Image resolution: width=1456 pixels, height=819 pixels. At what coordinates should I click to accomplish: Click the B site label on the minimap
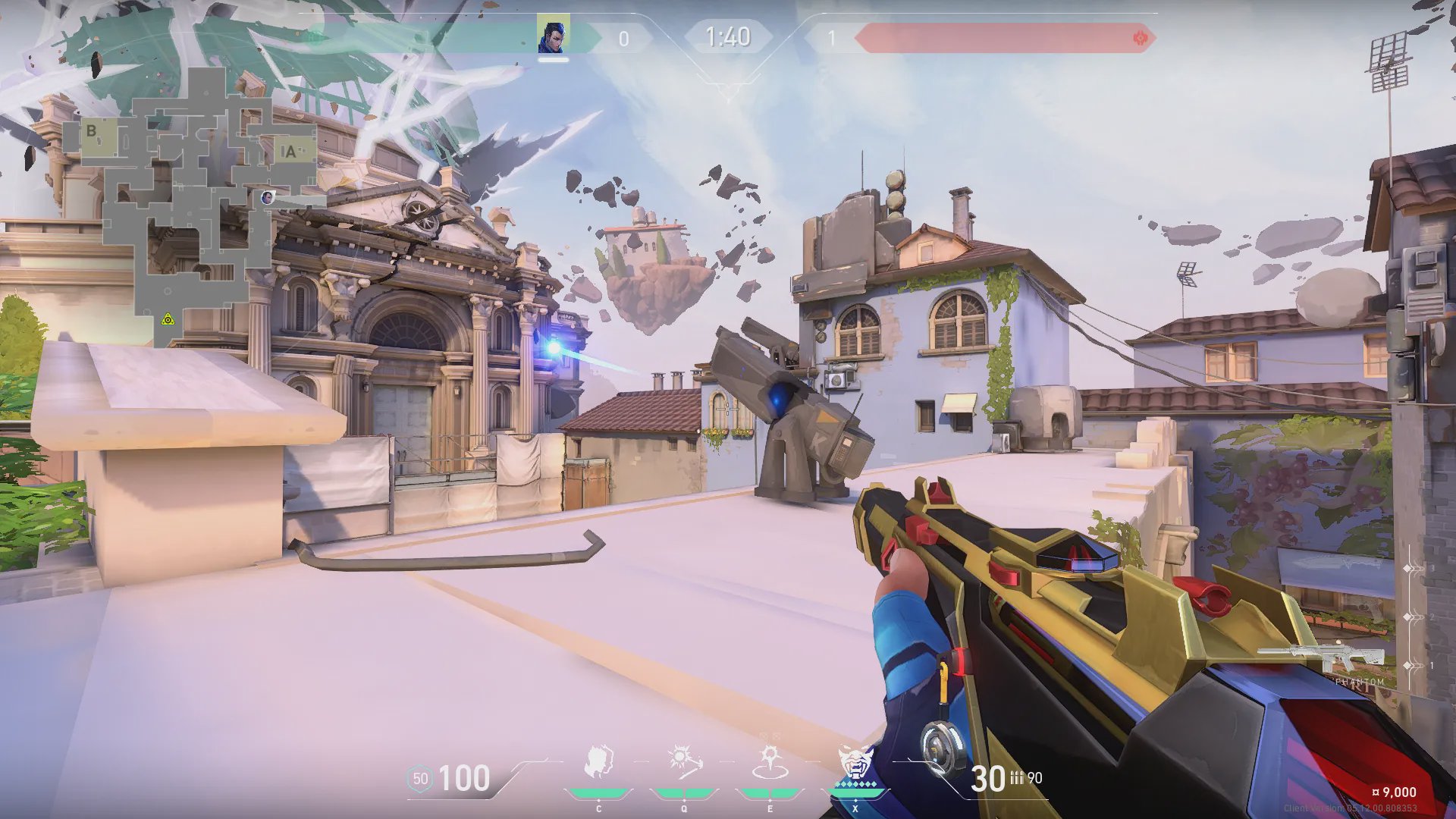92,131
